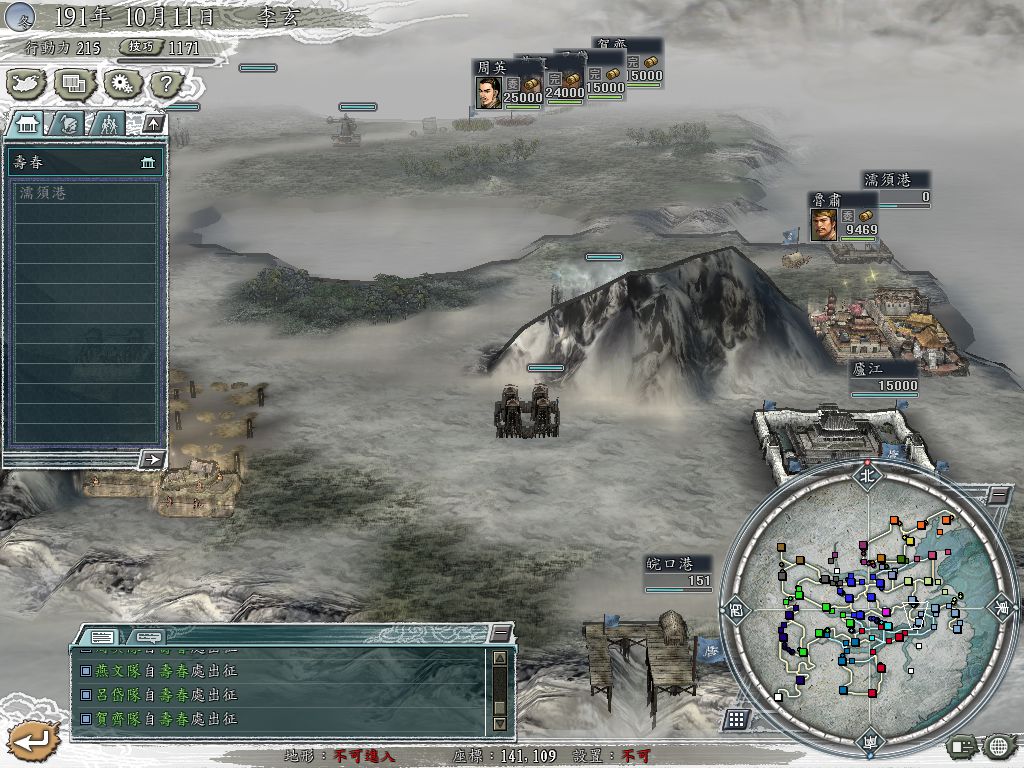This screenshot has height=768, width=1024.
Task: Click the north (北) compass marker on minimap
Action: [x=866, y=476]
